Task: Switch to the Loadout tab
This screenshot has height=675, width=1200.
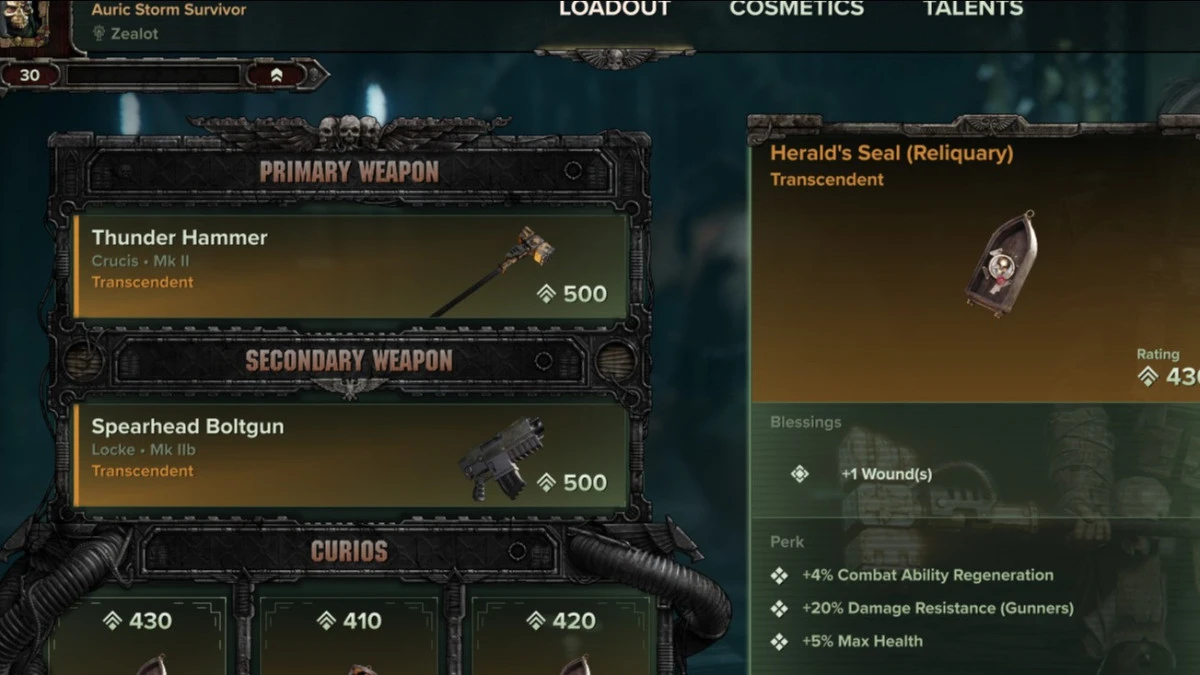Action: pyautogui.click(x=614, y=9)
